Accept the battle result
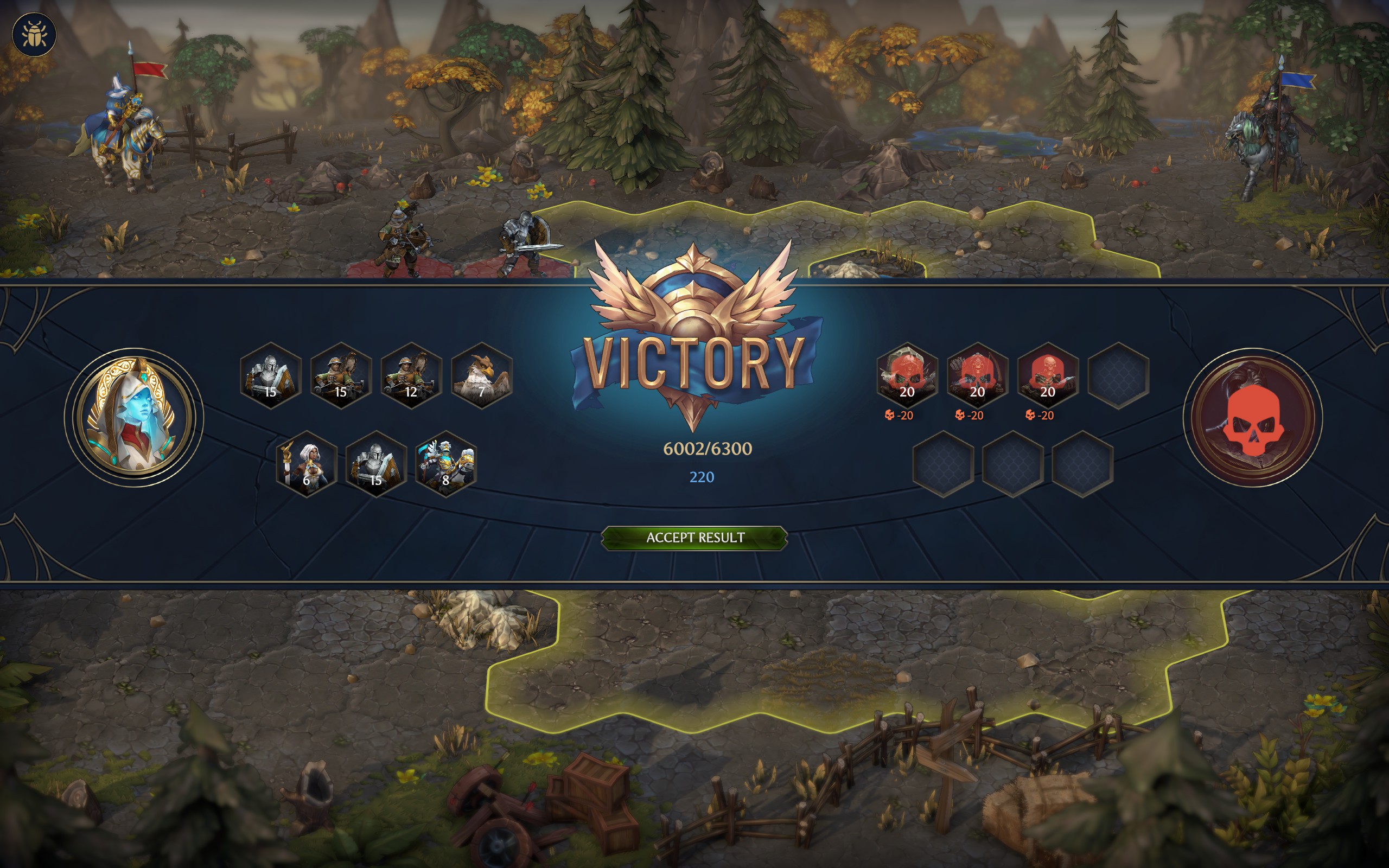The width and height of the screenshot is (1389, 868). [694, 538]
